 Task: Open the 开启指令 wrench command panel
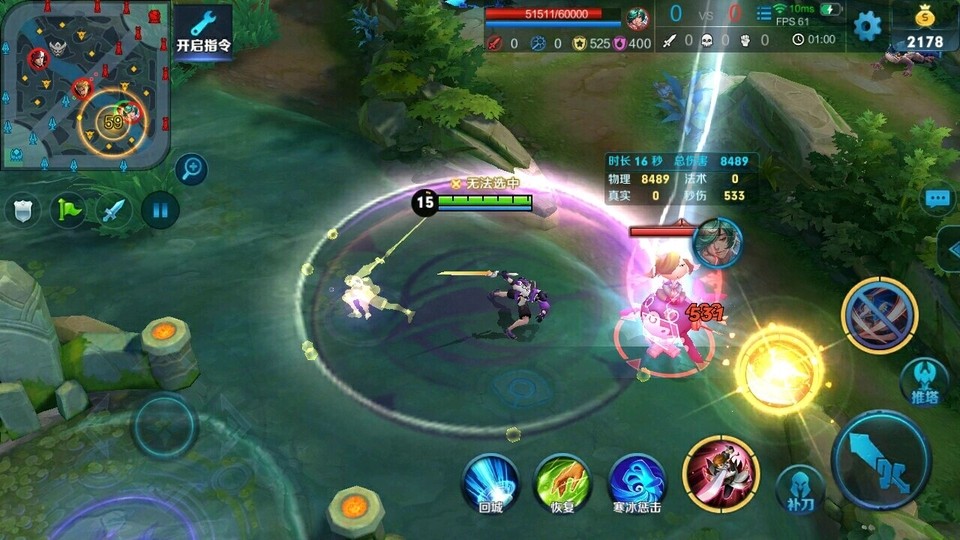coord(203,32)
